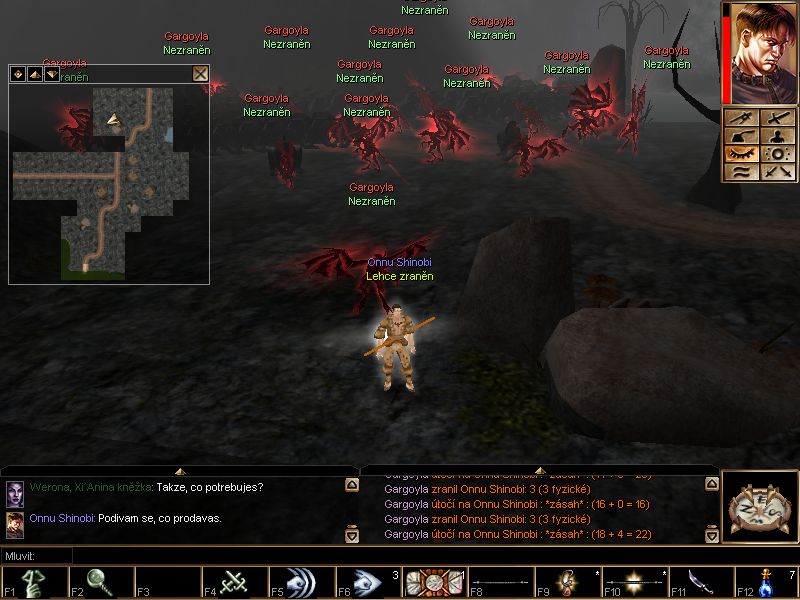Toggle the closed-eye rest button
This screenshot has height=600, width=800.
click(742, 154)
